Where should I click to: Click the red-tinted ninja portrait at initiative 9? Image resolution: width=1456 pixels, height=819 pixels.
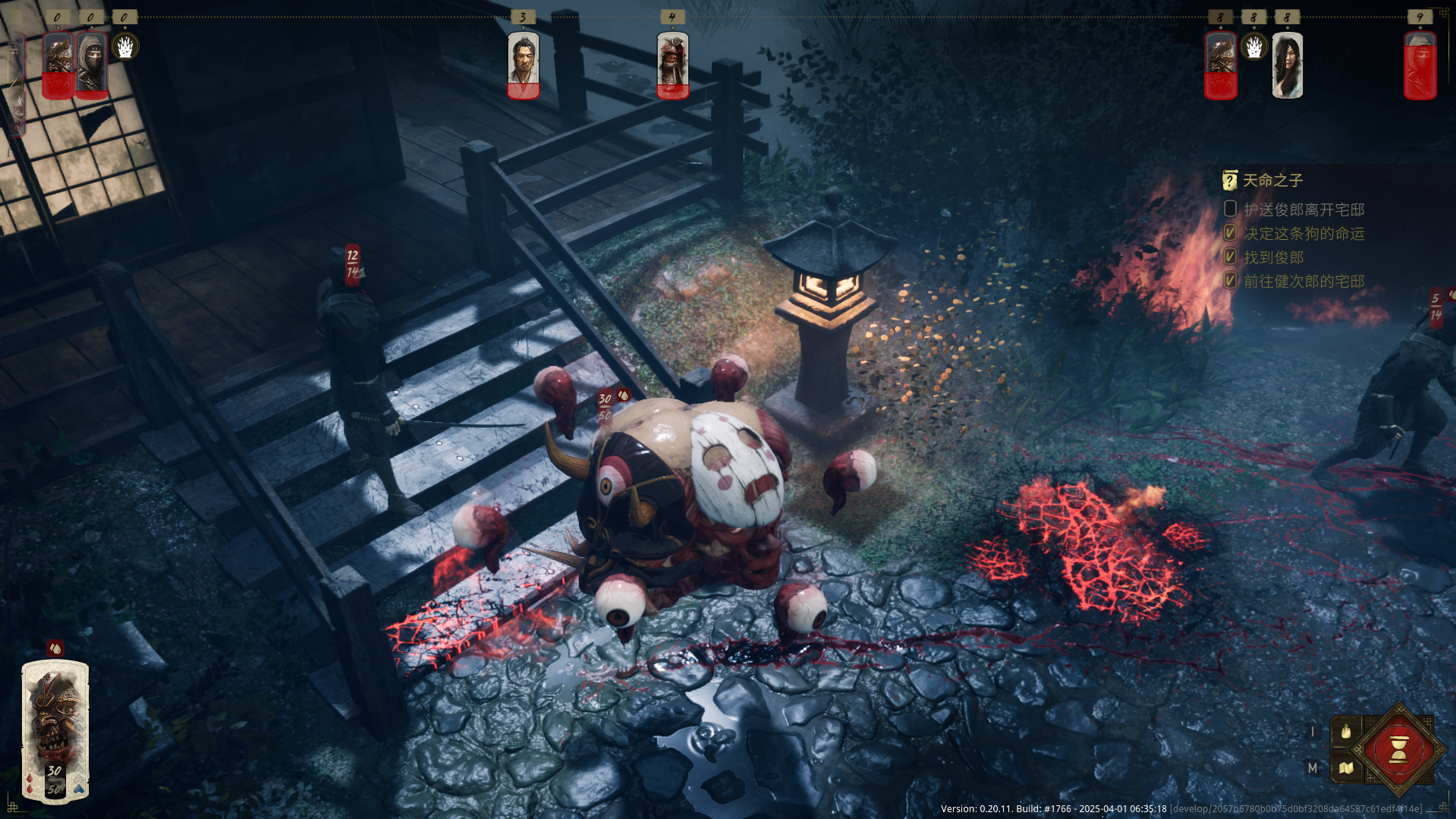1420,65
